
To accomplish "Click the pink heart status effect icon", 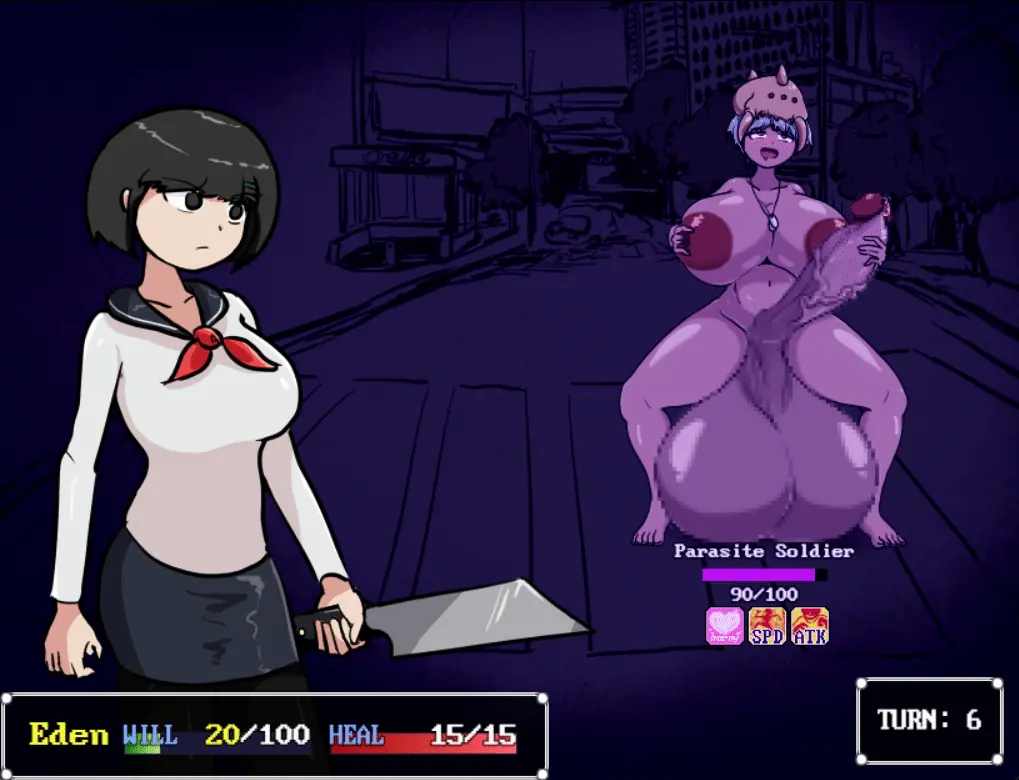I will click(x=725, y=626).
